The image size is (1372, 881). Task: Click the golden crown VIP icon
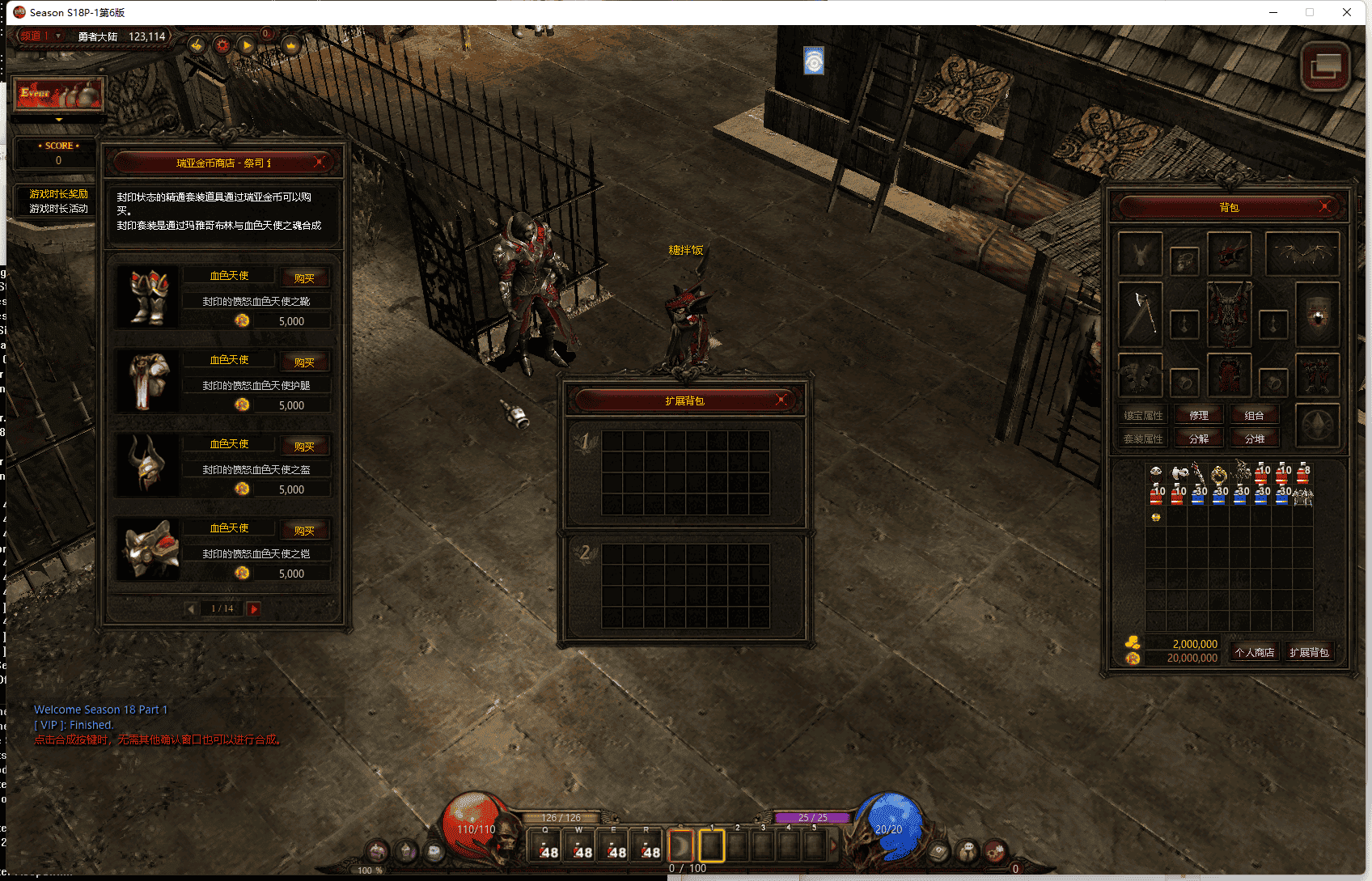(x=290, y=45)
